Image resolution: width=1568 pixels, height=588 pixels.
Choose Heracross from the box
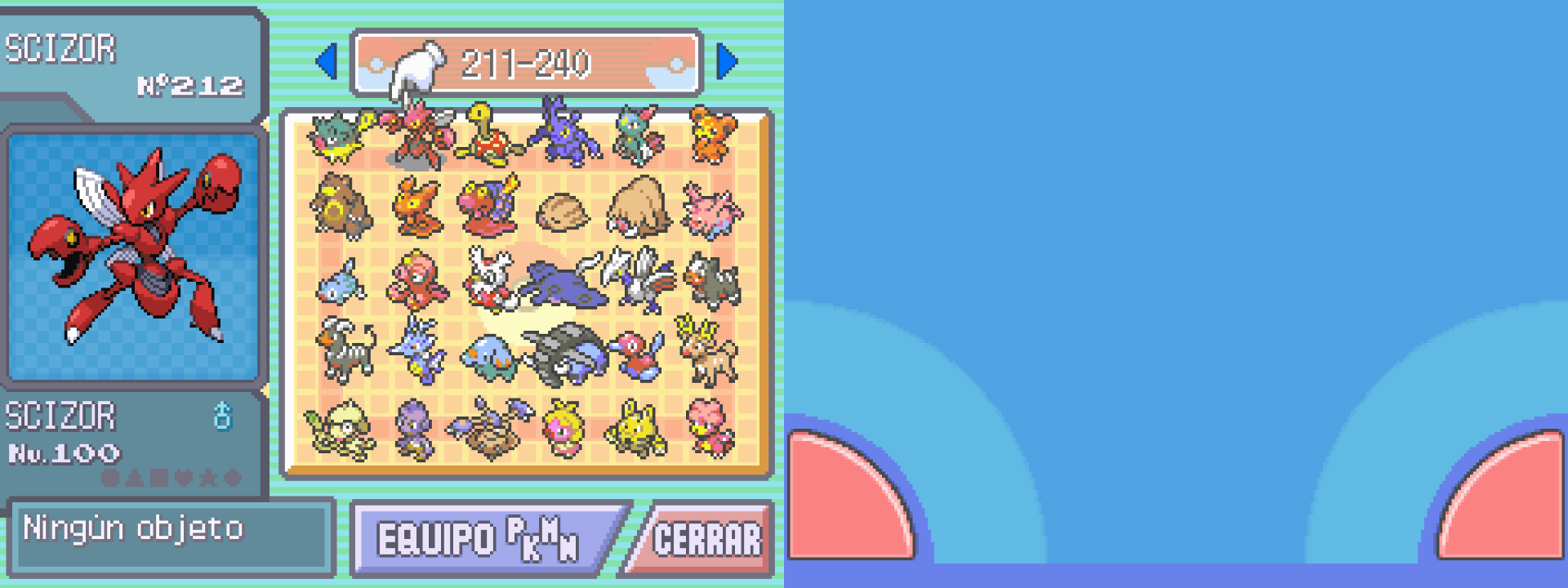point(562,132)
